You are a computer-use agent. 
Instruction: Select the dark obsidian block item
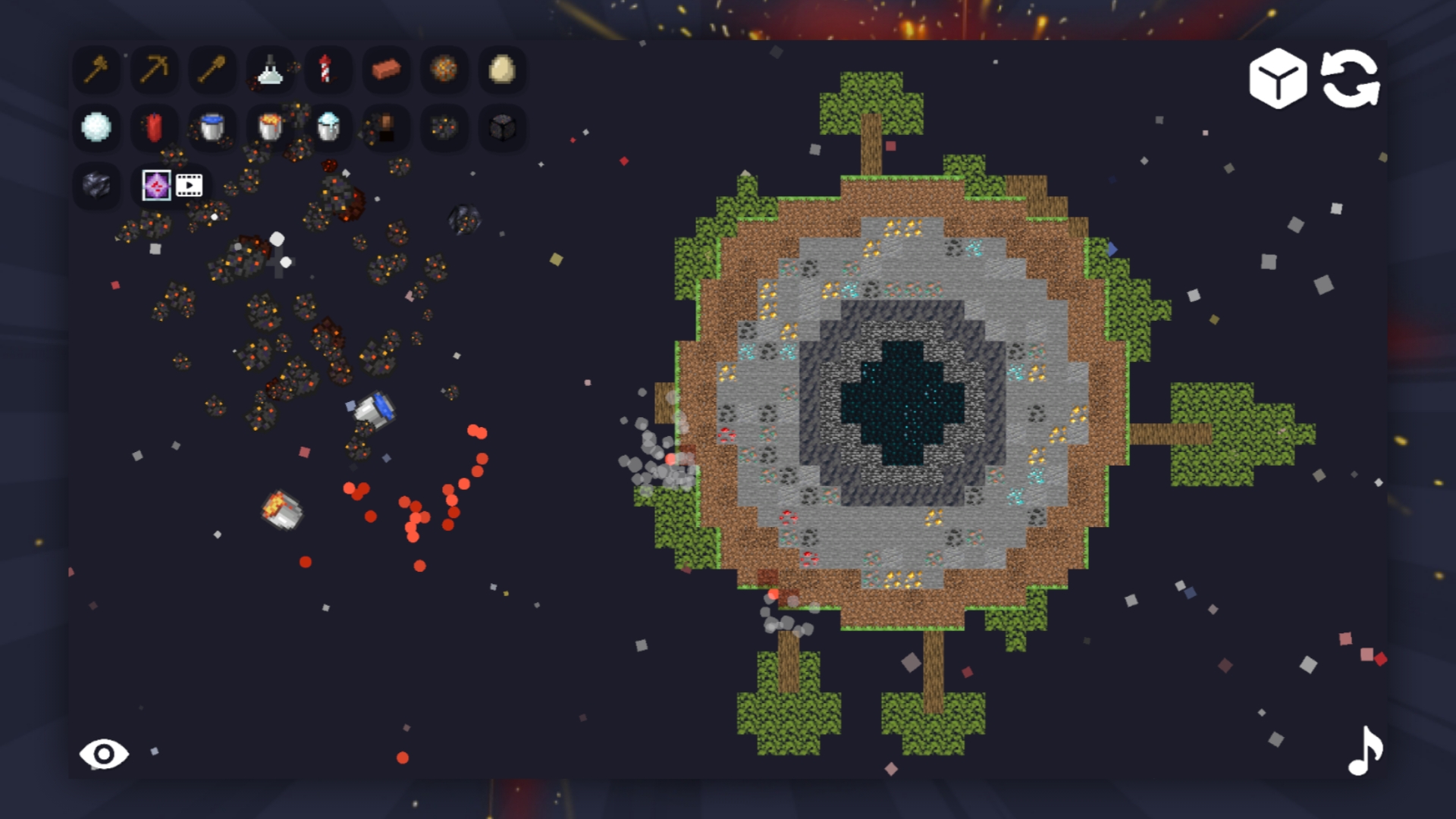tap(96, 186)
